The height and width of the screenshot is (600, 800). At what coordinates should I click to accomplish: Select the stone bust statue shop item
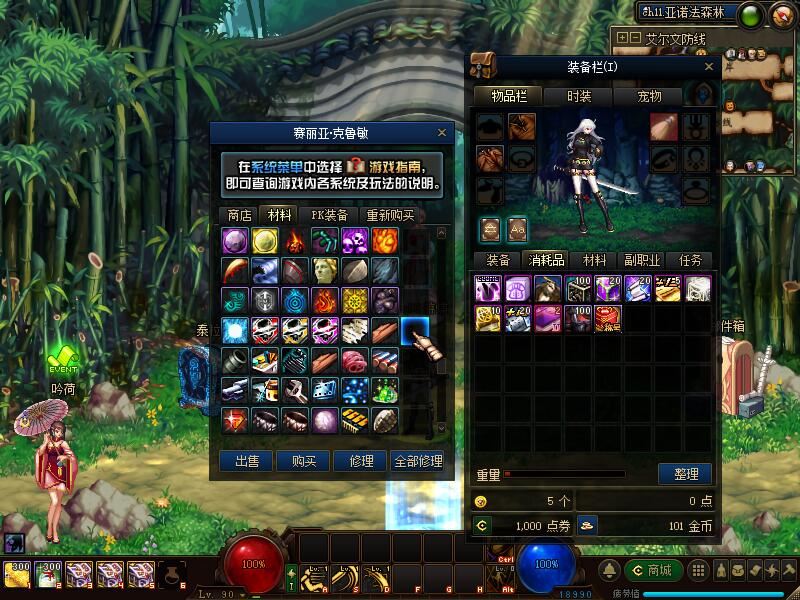pyautogui.click(x=325, y=270)
